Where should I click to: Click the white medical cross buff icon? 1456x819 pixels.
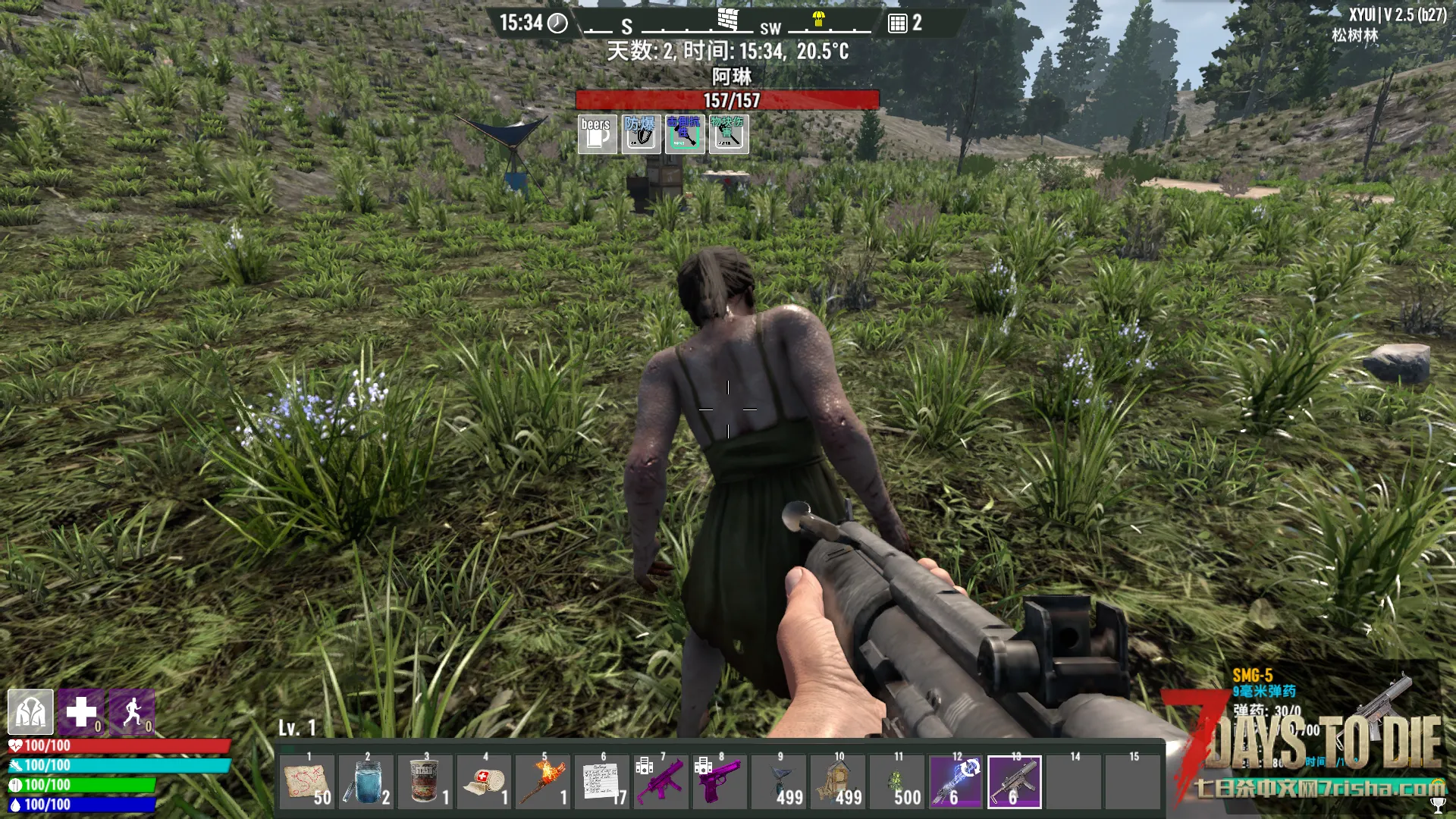pyautogui.click(x=81, y=712)
